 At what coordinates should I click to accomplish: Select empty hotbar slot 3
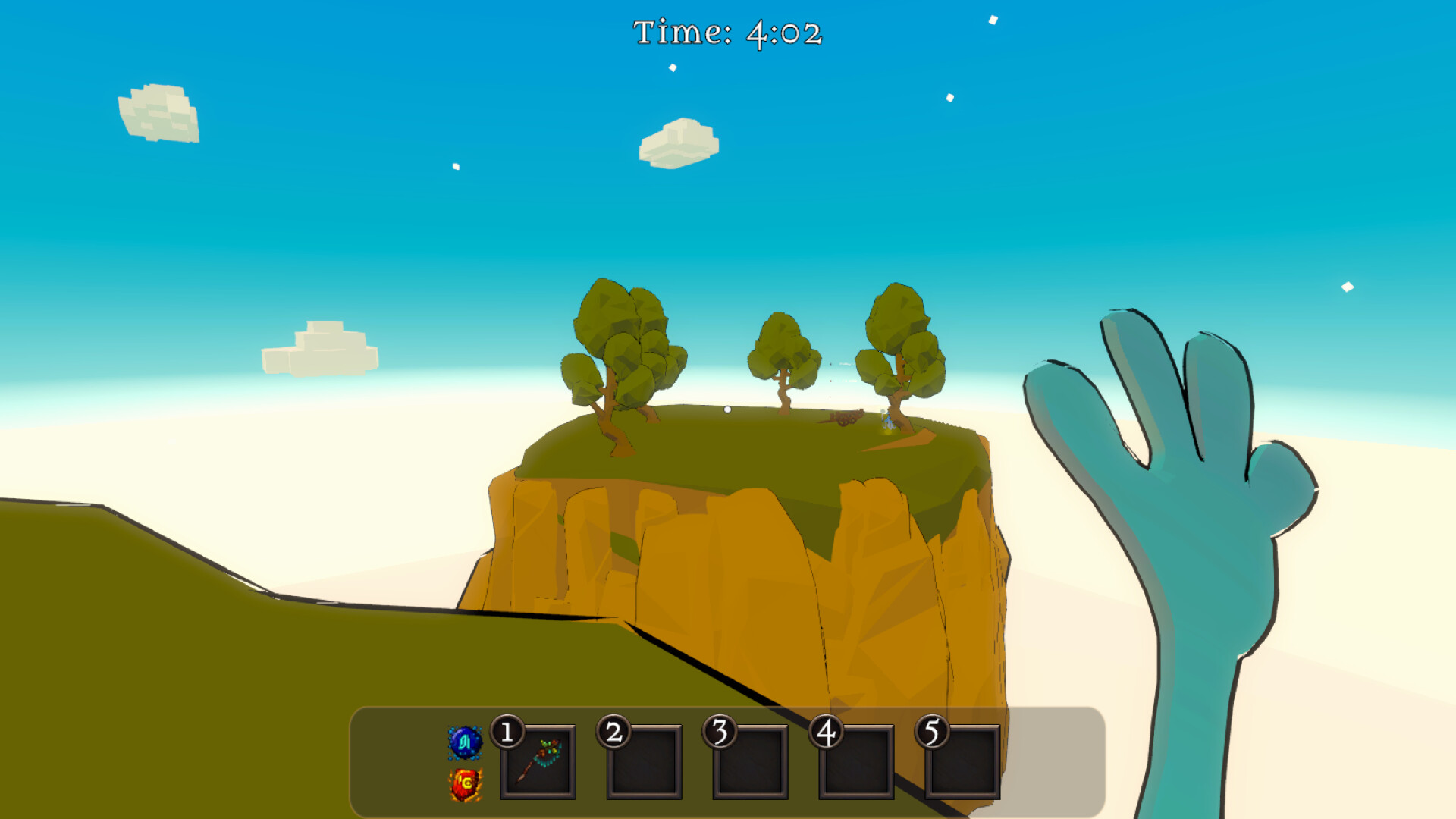(x=751, y=761)
